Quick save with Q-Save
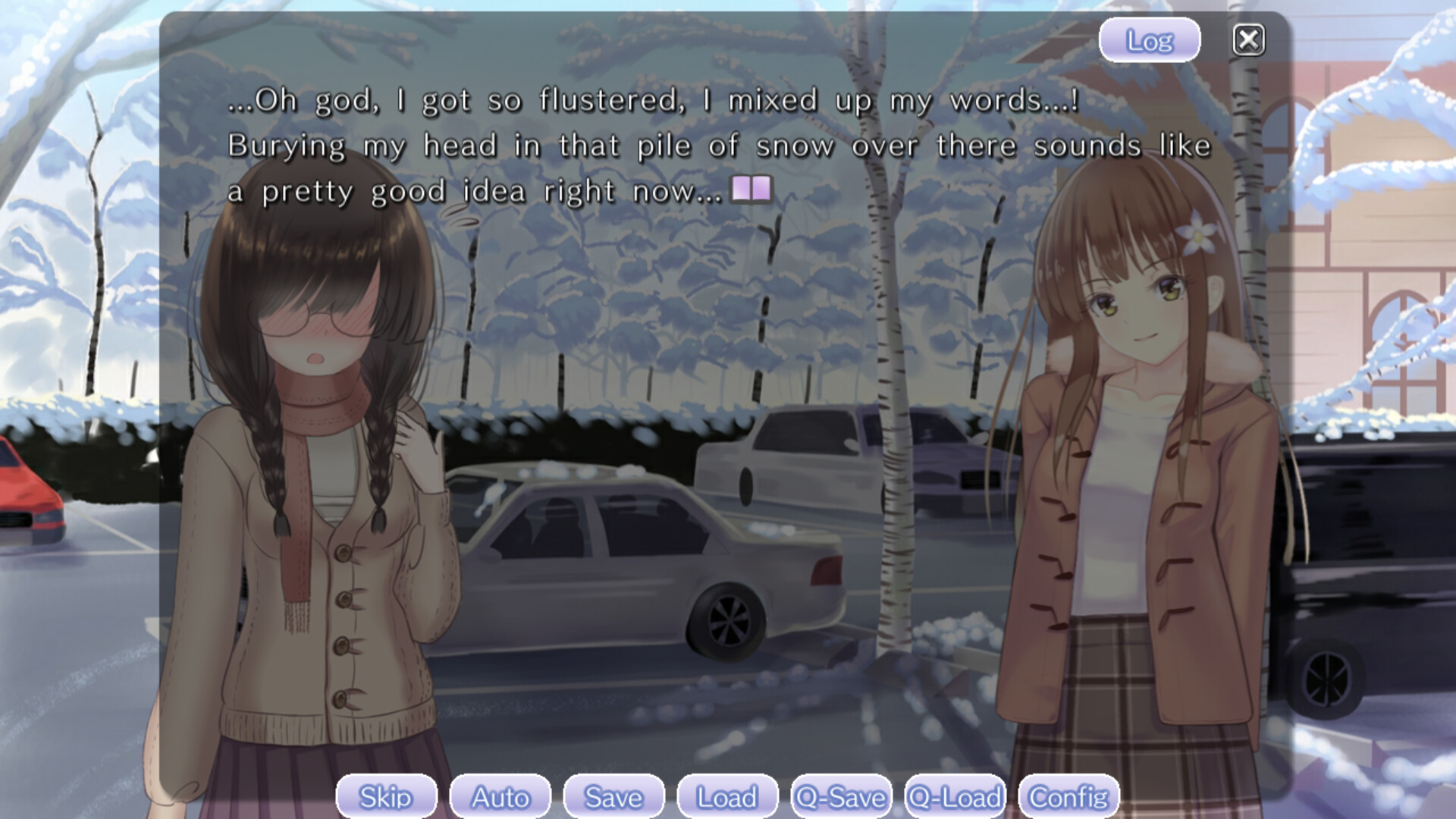 click(841, 796)
